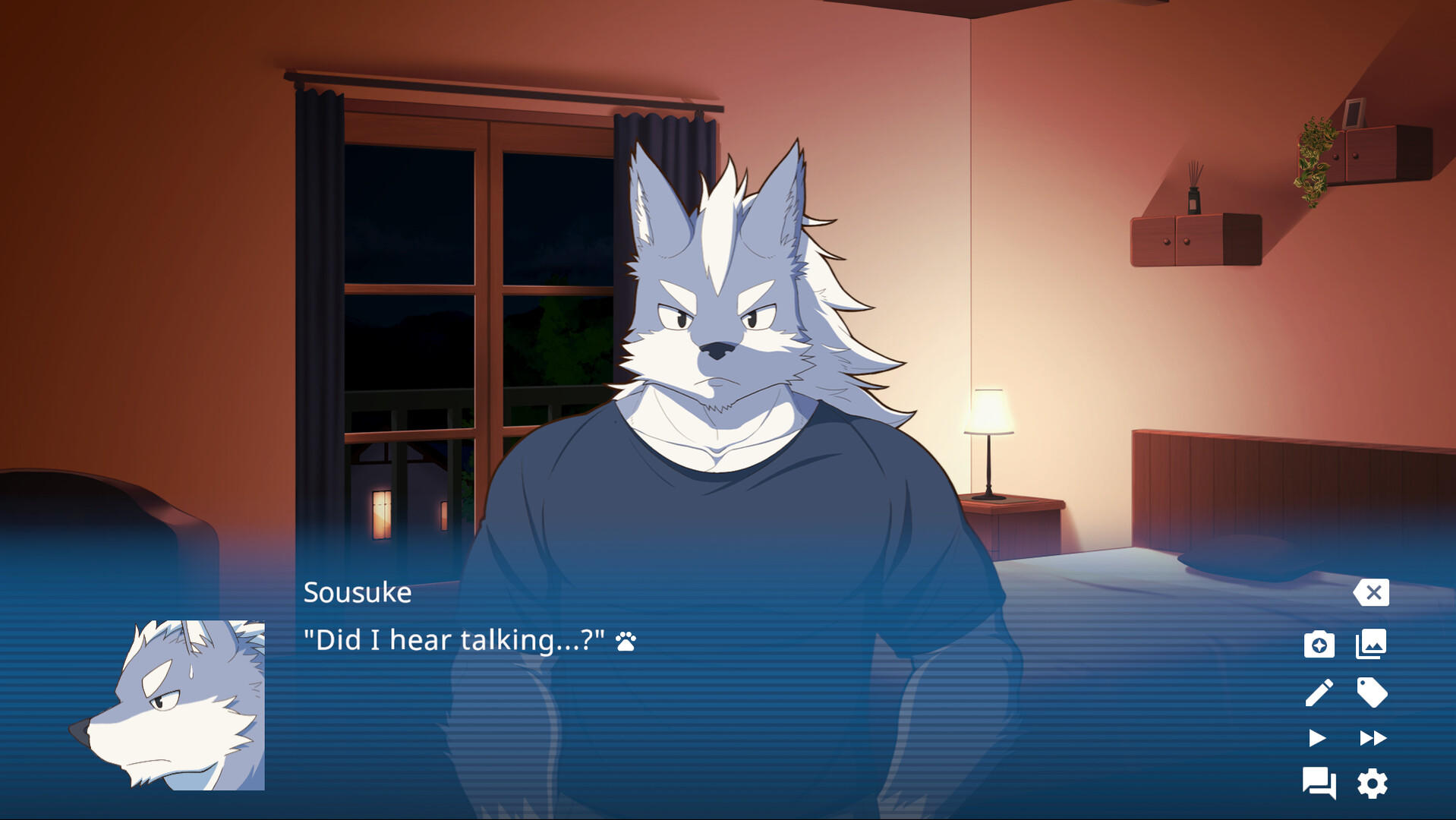Click the tag bookmark icon
1456x820 pixels.
click(1370, 692)
